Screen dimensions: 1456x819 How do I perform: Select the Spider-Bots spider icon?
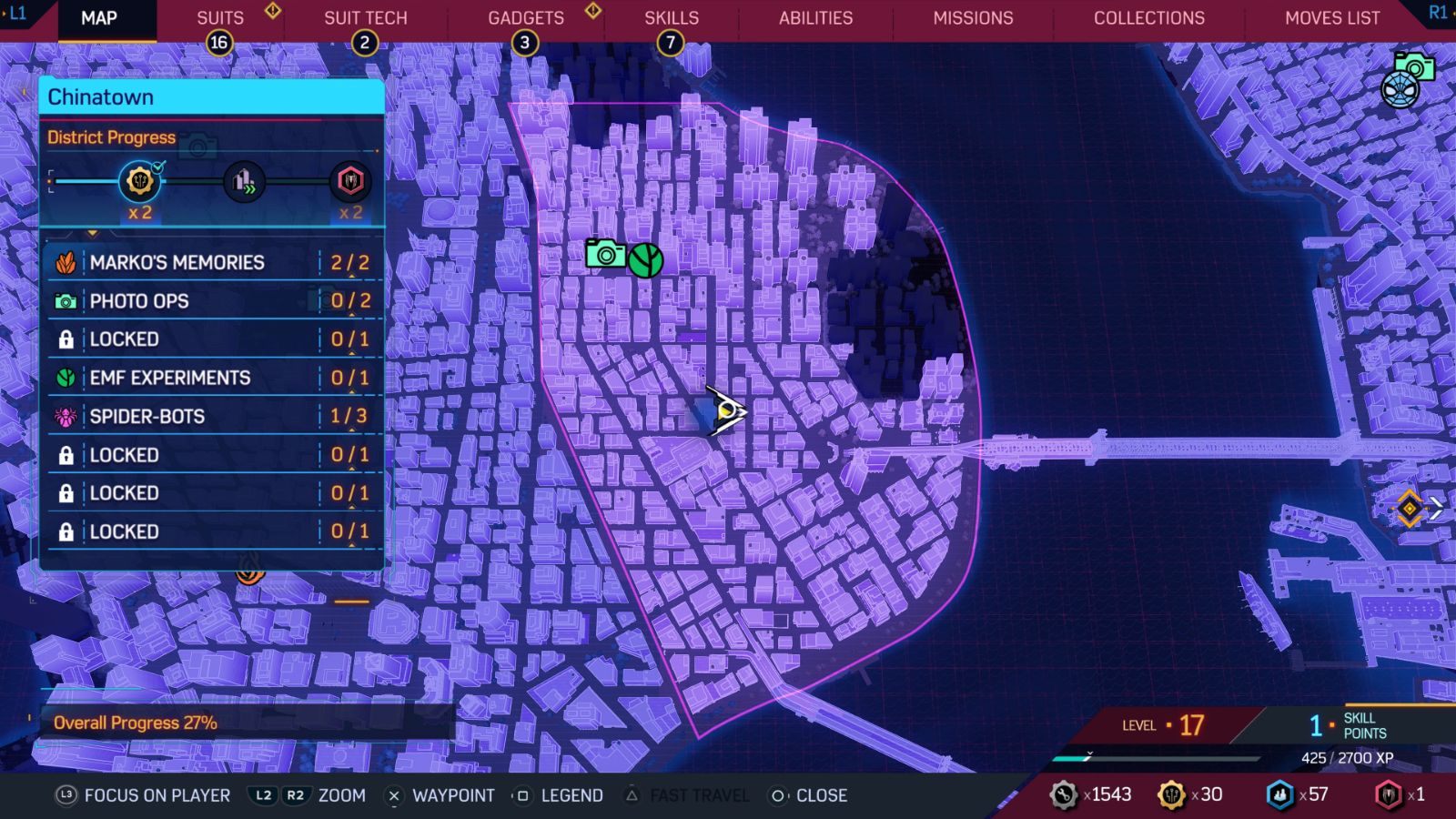pyautogui.click(x=66, y=416)
